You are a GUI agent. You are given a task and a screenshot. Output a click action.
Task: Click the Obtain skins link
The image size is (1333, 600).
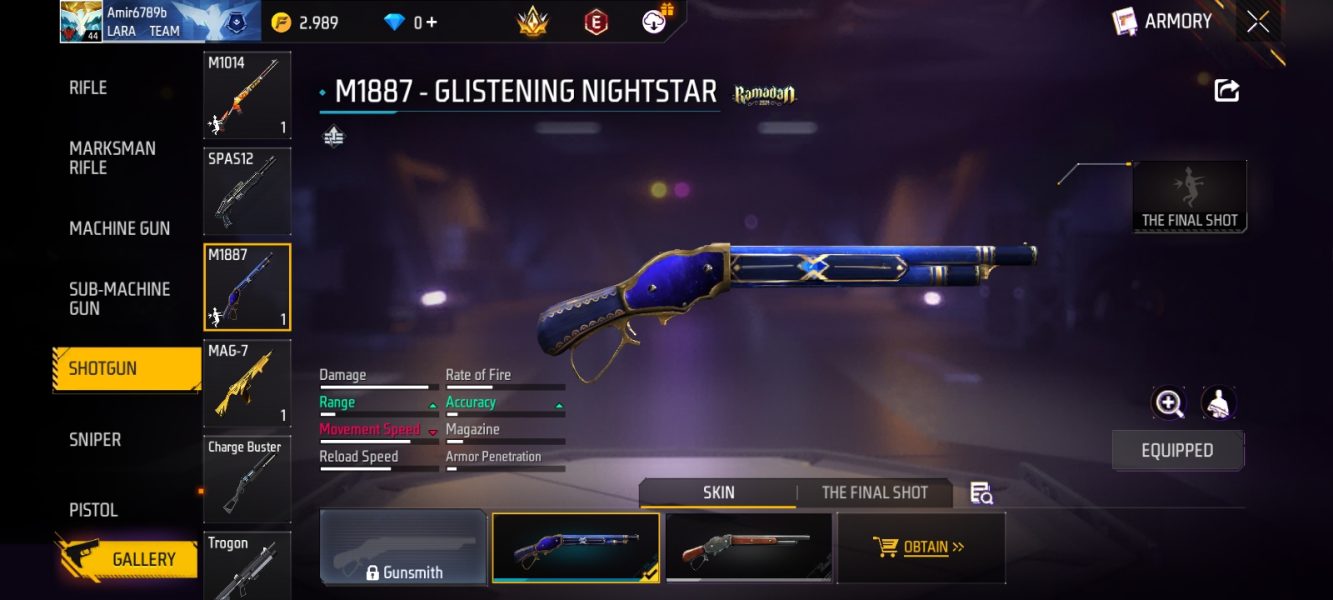(x=920, y=547)
